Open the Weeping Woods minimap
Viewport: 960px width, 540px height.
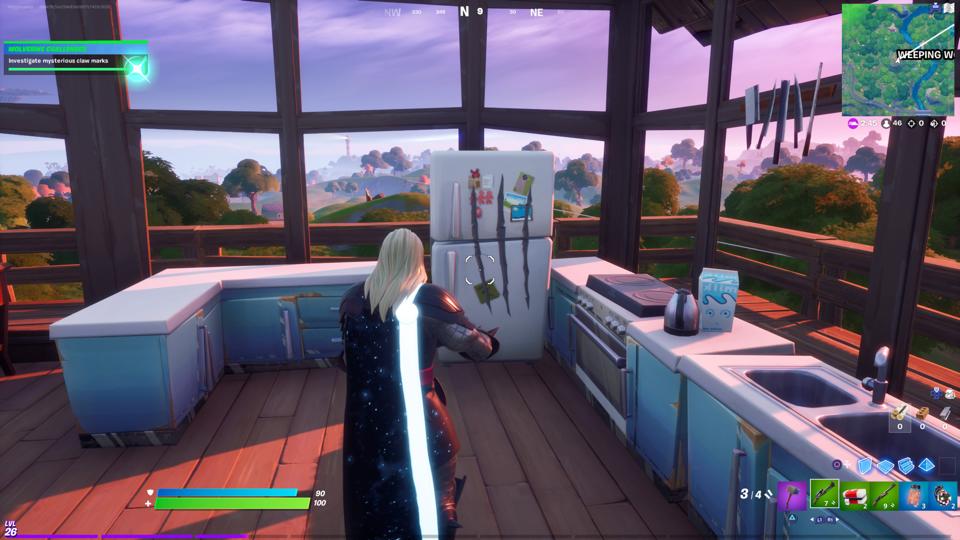click(897, 59)
